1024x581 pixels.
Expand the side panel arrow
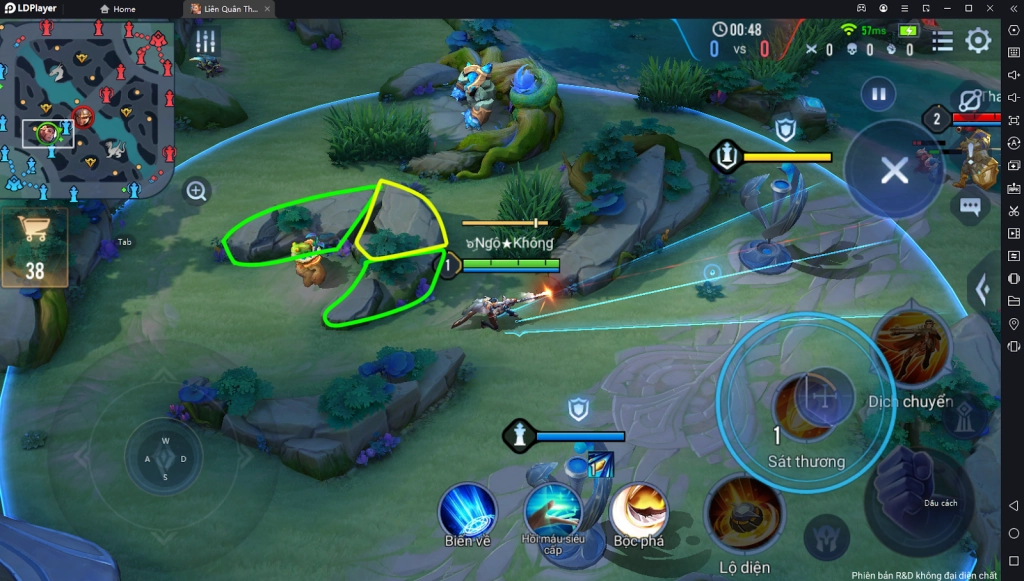[984, 291]
